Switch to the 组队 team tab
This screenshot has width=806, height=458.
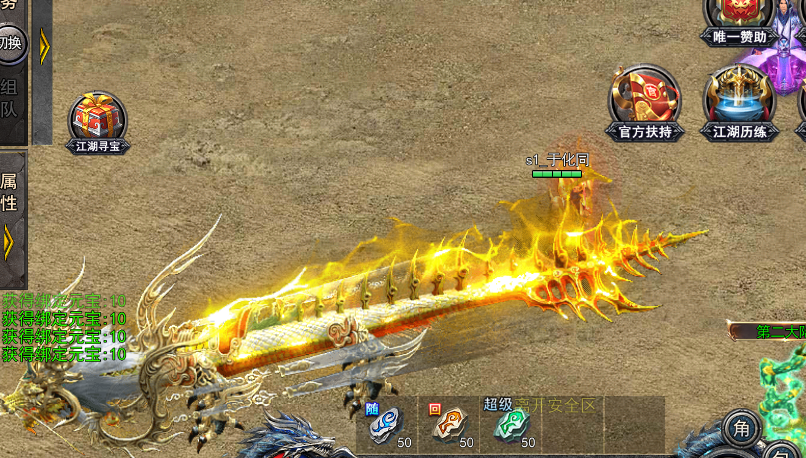pyautogui.click(x=9, y=98)
